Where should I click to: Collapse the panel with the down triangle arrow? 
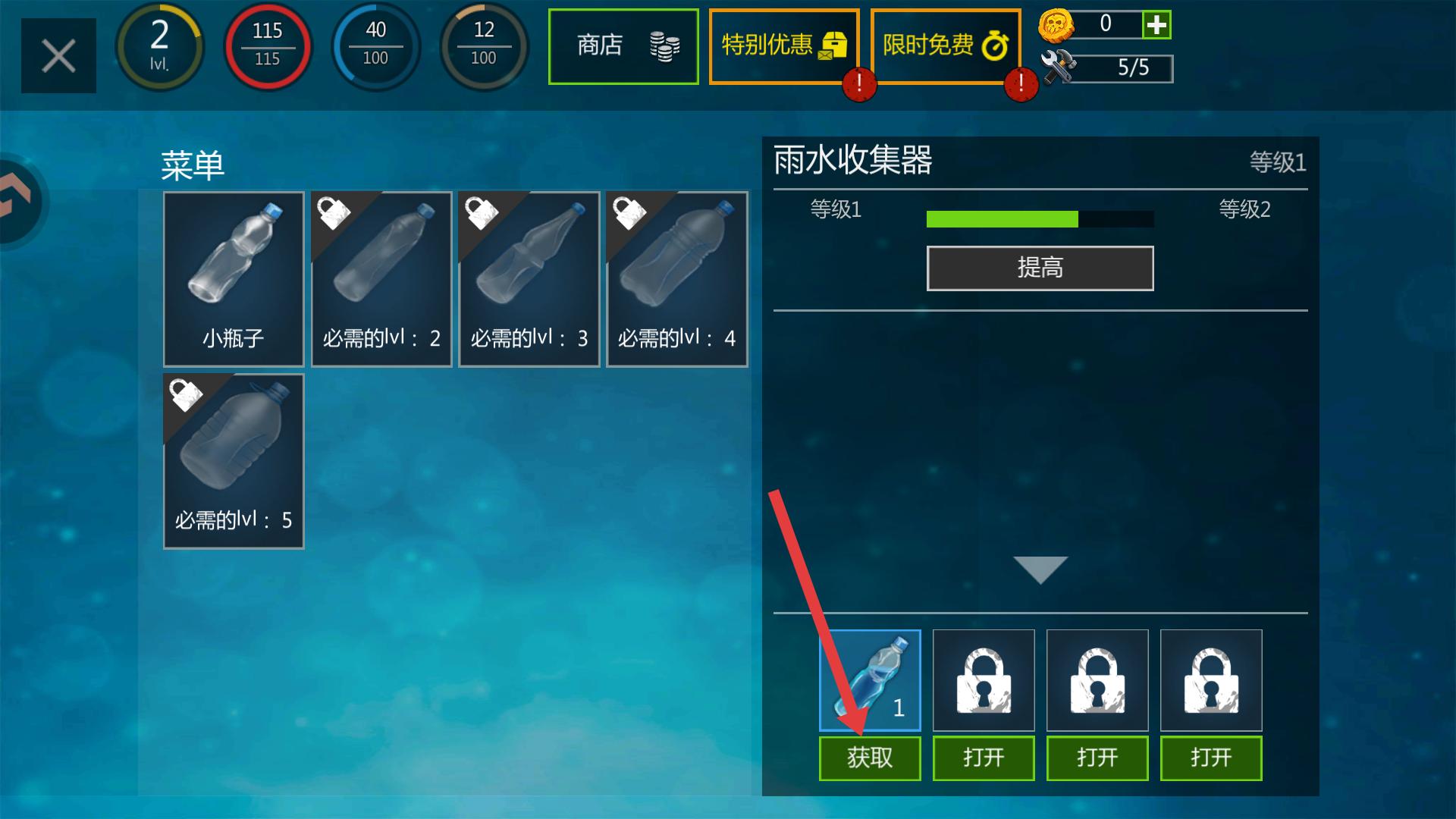(x=1040, y=569)
